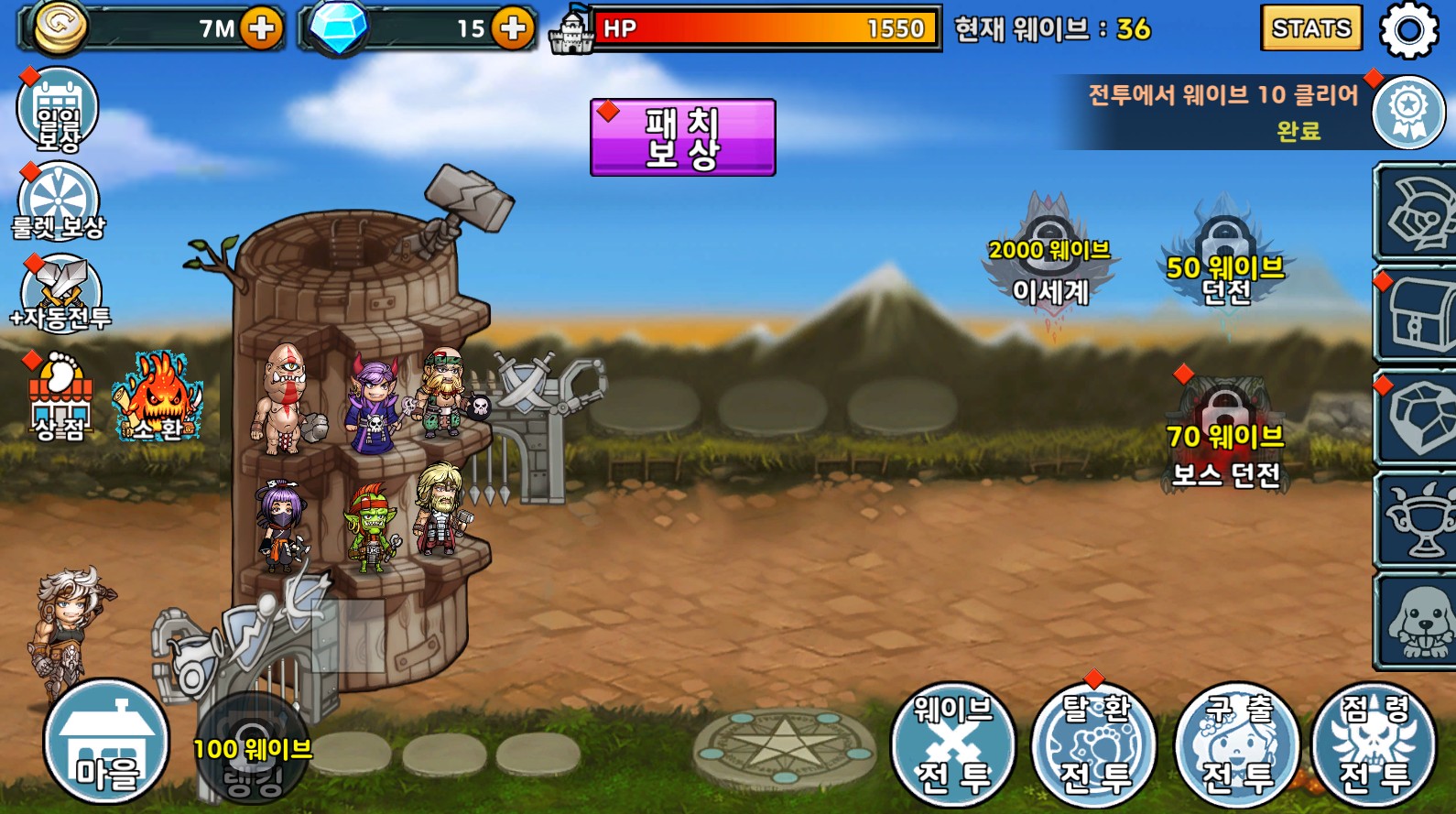Spin the 룰렛 보상 roulette wheel

pos(59,201)
